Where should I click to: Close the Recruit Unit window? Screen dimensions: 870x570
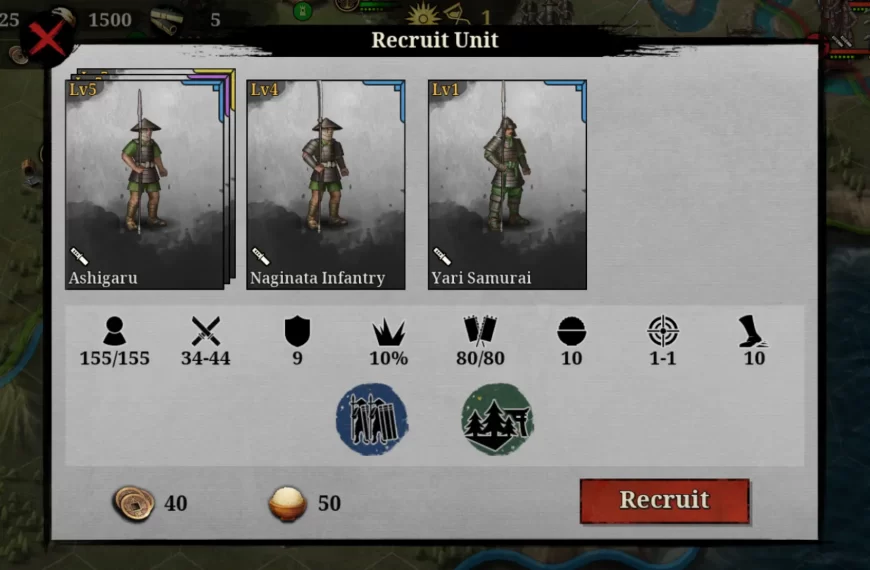[x=47, y=39]
